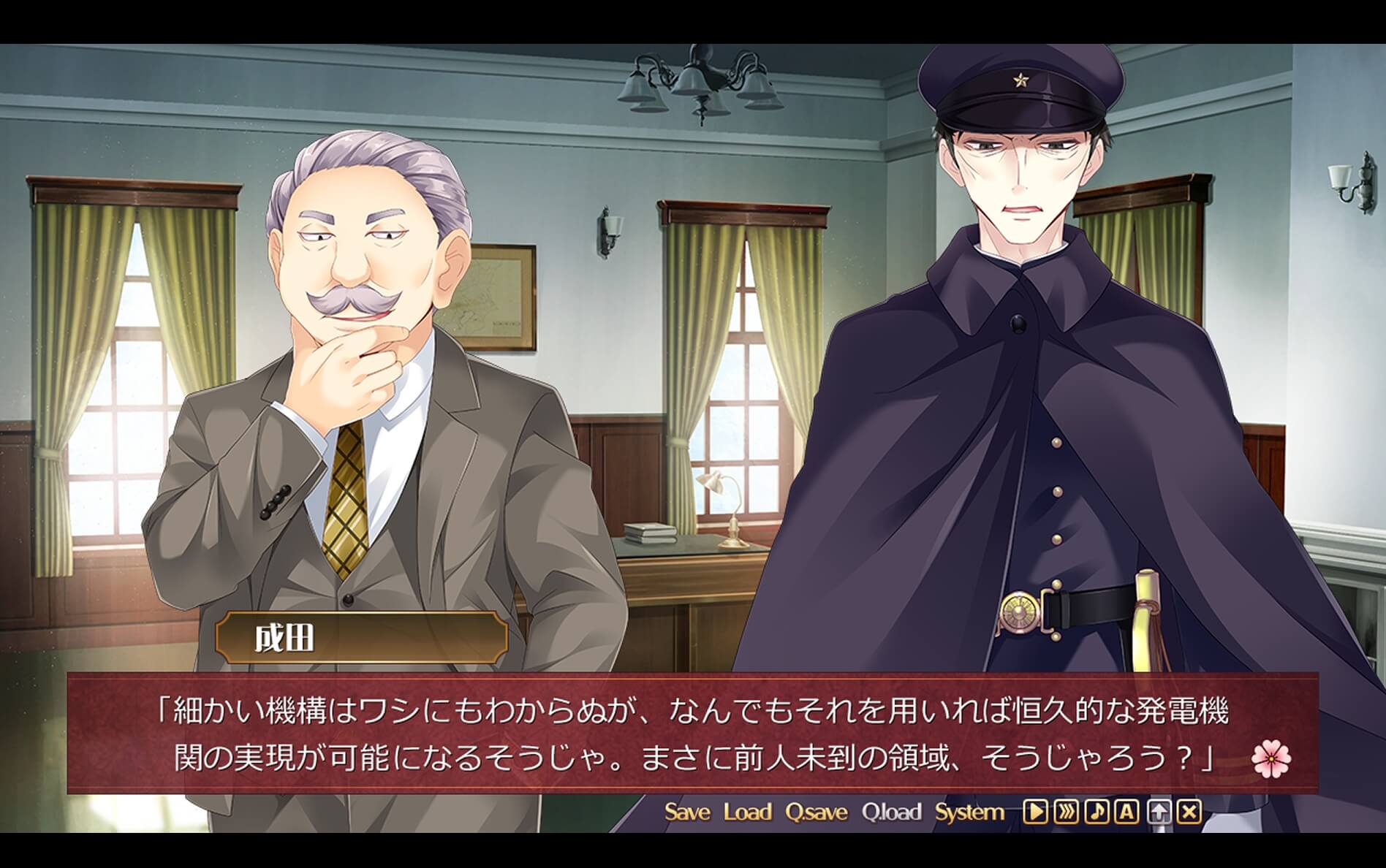Advance text with the play triangle icon
The image size is (1386, 868).
1035,812
